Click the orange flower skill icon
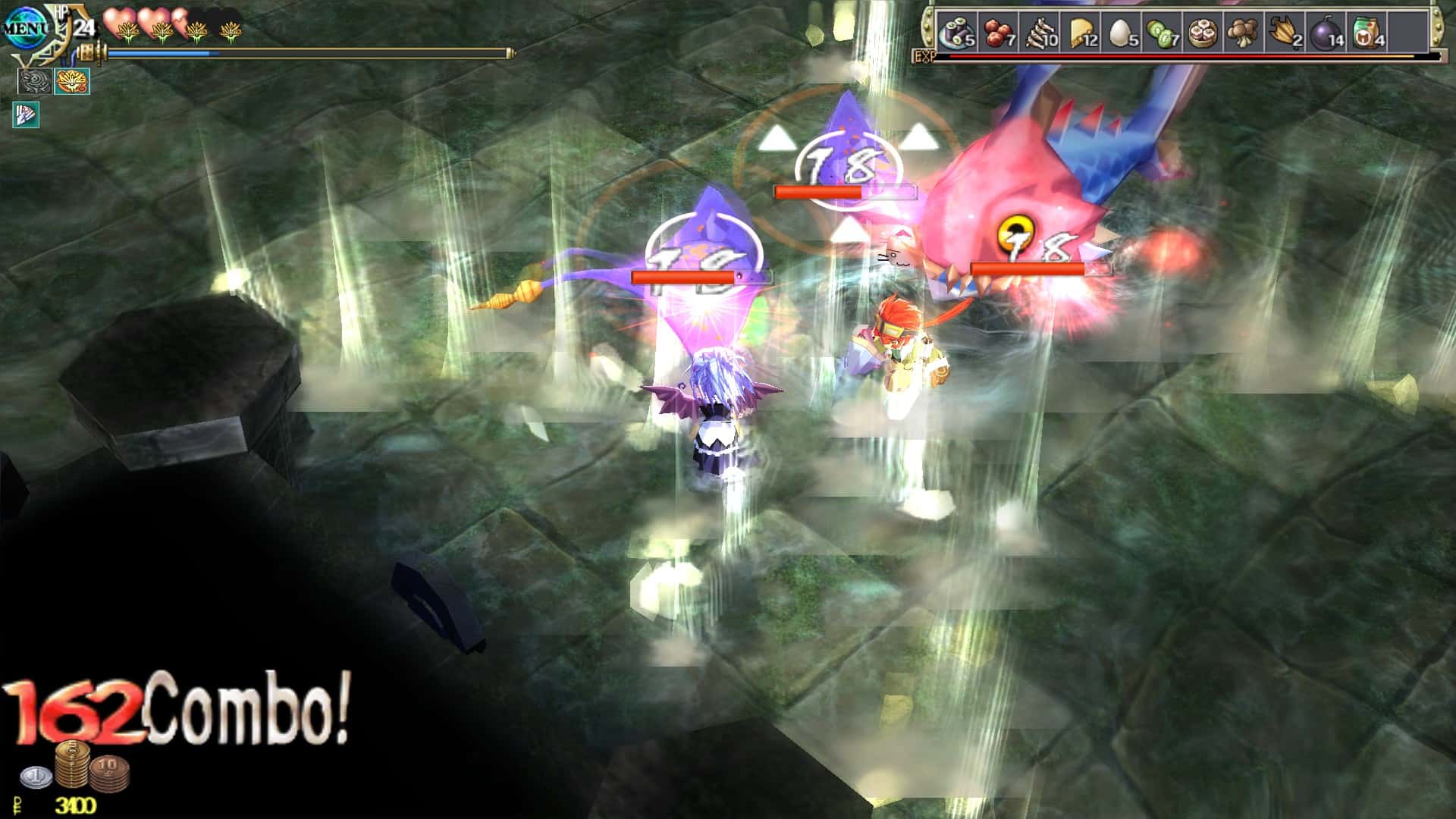 coord(72,80)
